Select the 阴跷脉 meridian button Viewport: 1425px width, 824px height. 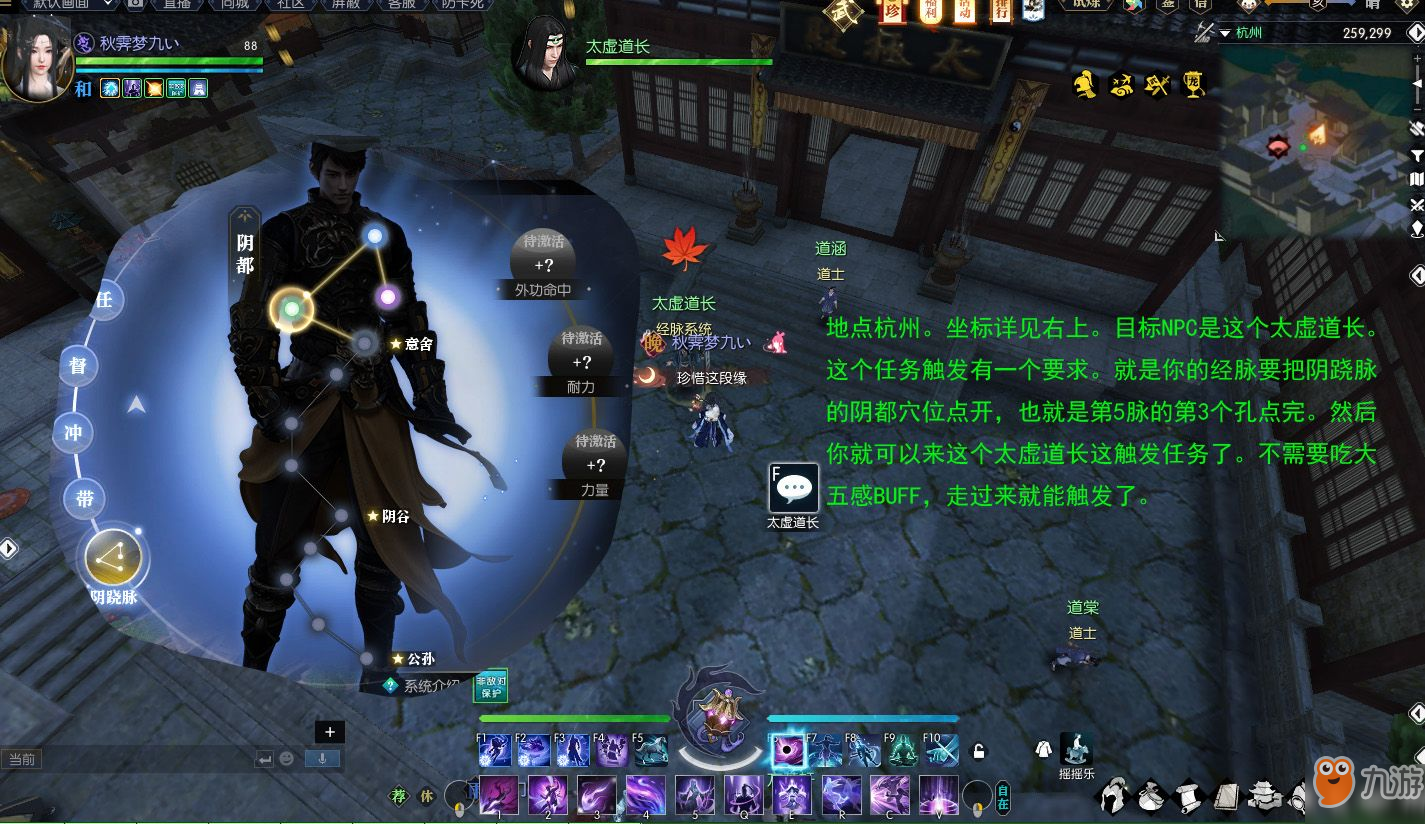(113, 559)
